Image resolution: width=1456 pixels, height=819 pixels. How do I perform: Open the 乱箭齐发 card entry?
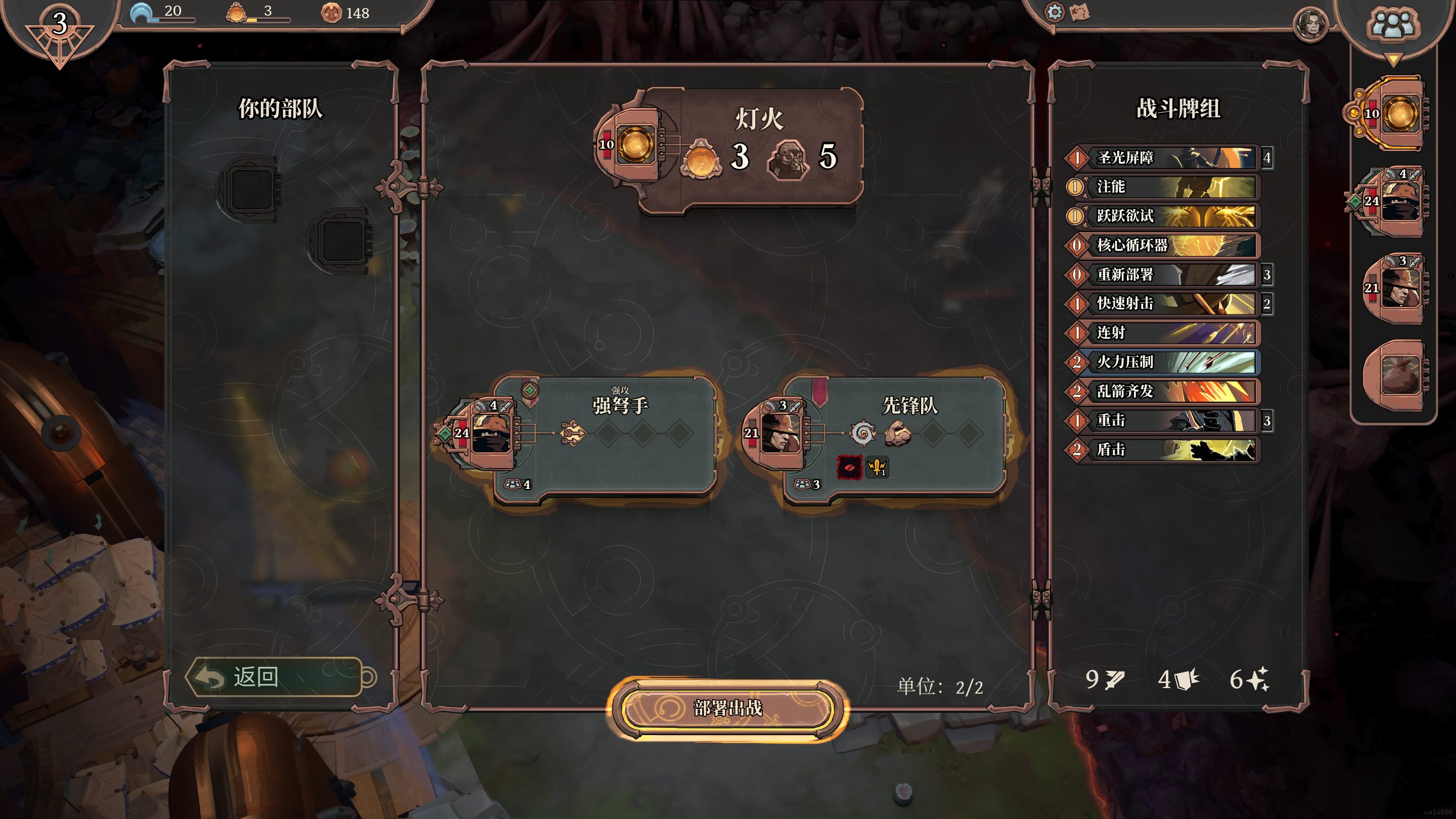tap(1164, 391)
